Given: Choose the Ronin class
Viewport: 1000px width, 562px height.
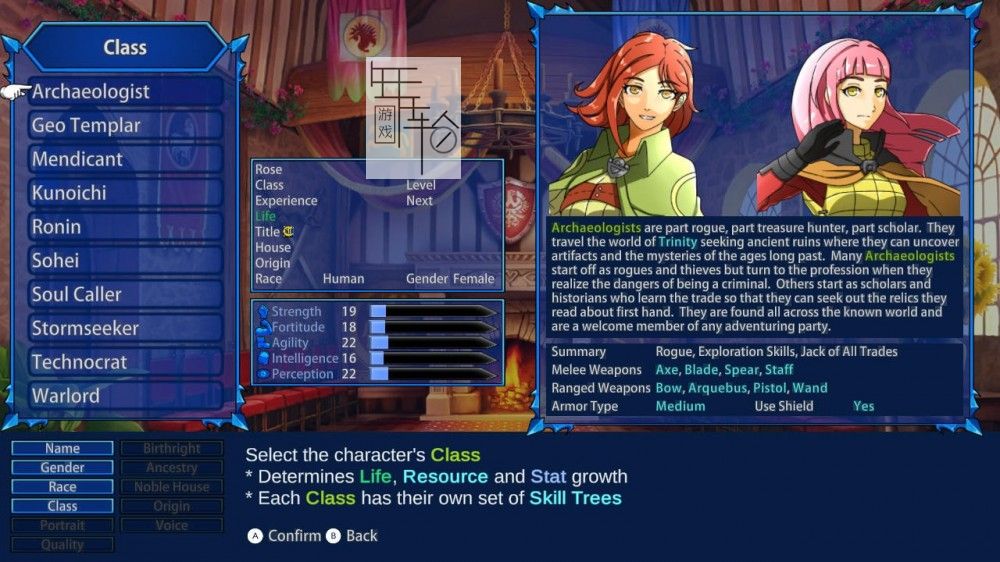Looking at the screenshot, I should [x=125, y=227].
